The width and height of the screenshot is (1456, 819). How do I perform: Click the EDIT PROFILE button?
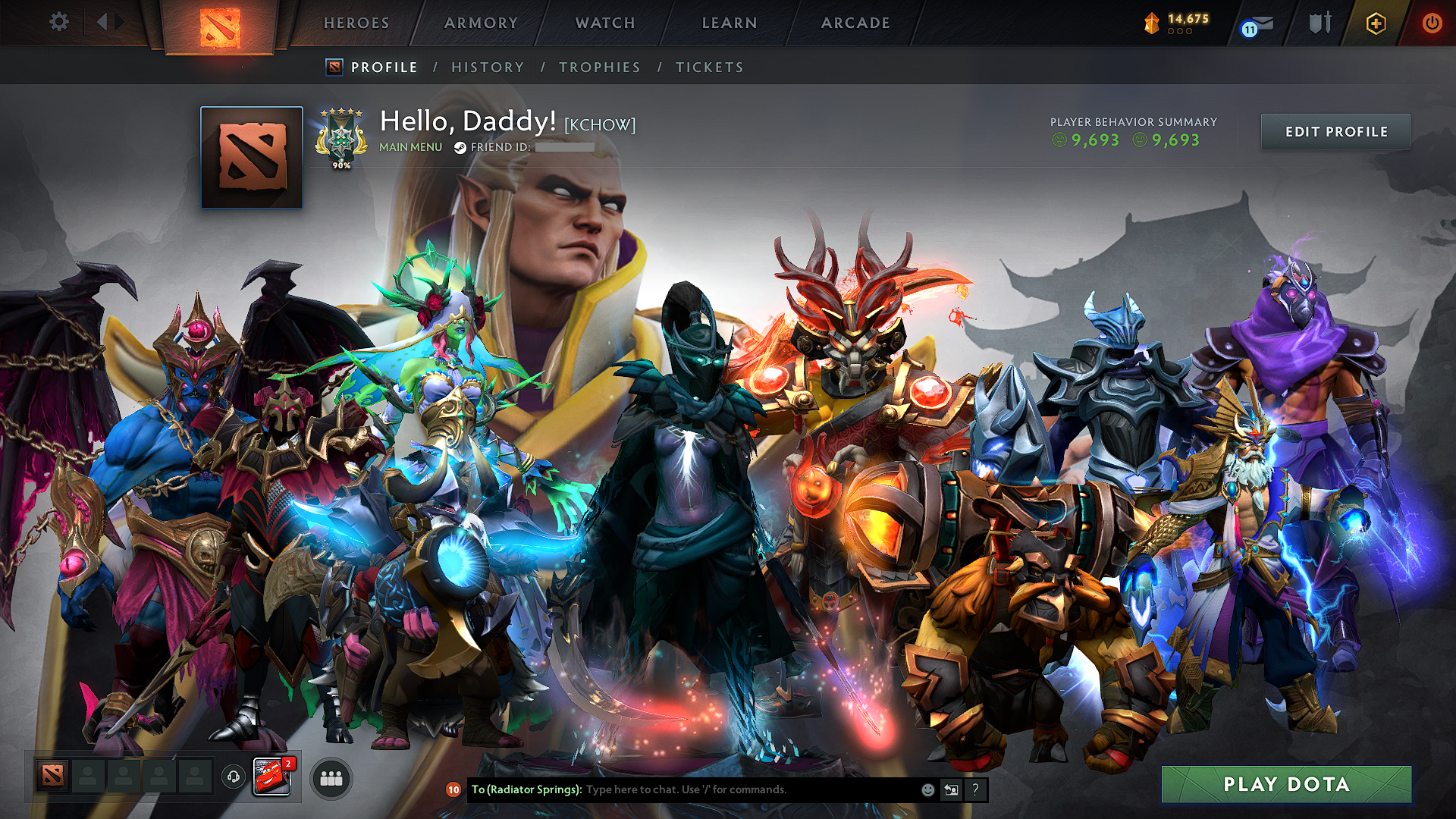coord(1335,131)
